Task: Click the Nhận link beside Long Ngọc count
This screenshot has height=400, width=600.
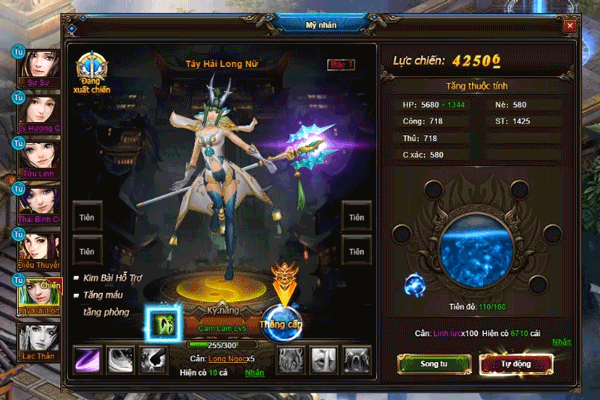Action: [x=255, y=372]
